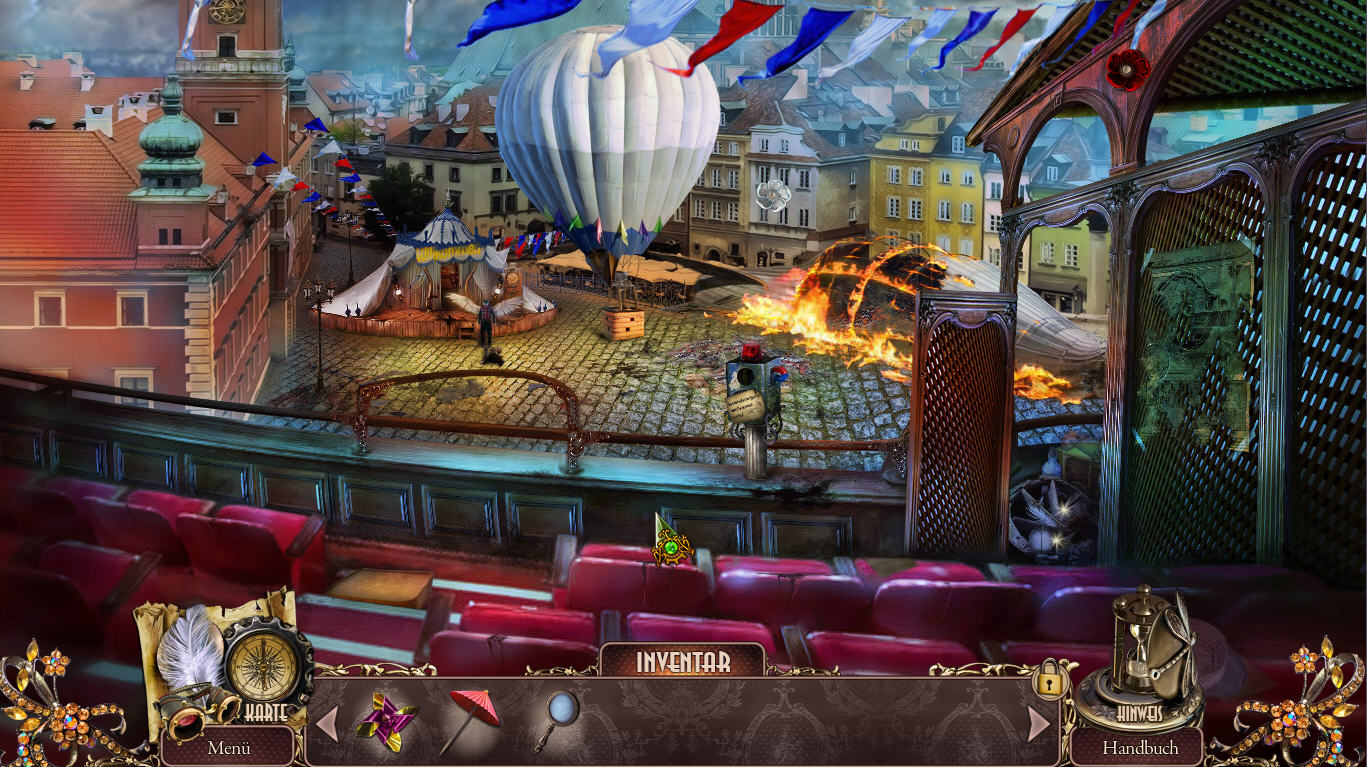Click the inventory left scroll arrow
The height and width of the screenshot is (767, 1367).
click(327, 723)
